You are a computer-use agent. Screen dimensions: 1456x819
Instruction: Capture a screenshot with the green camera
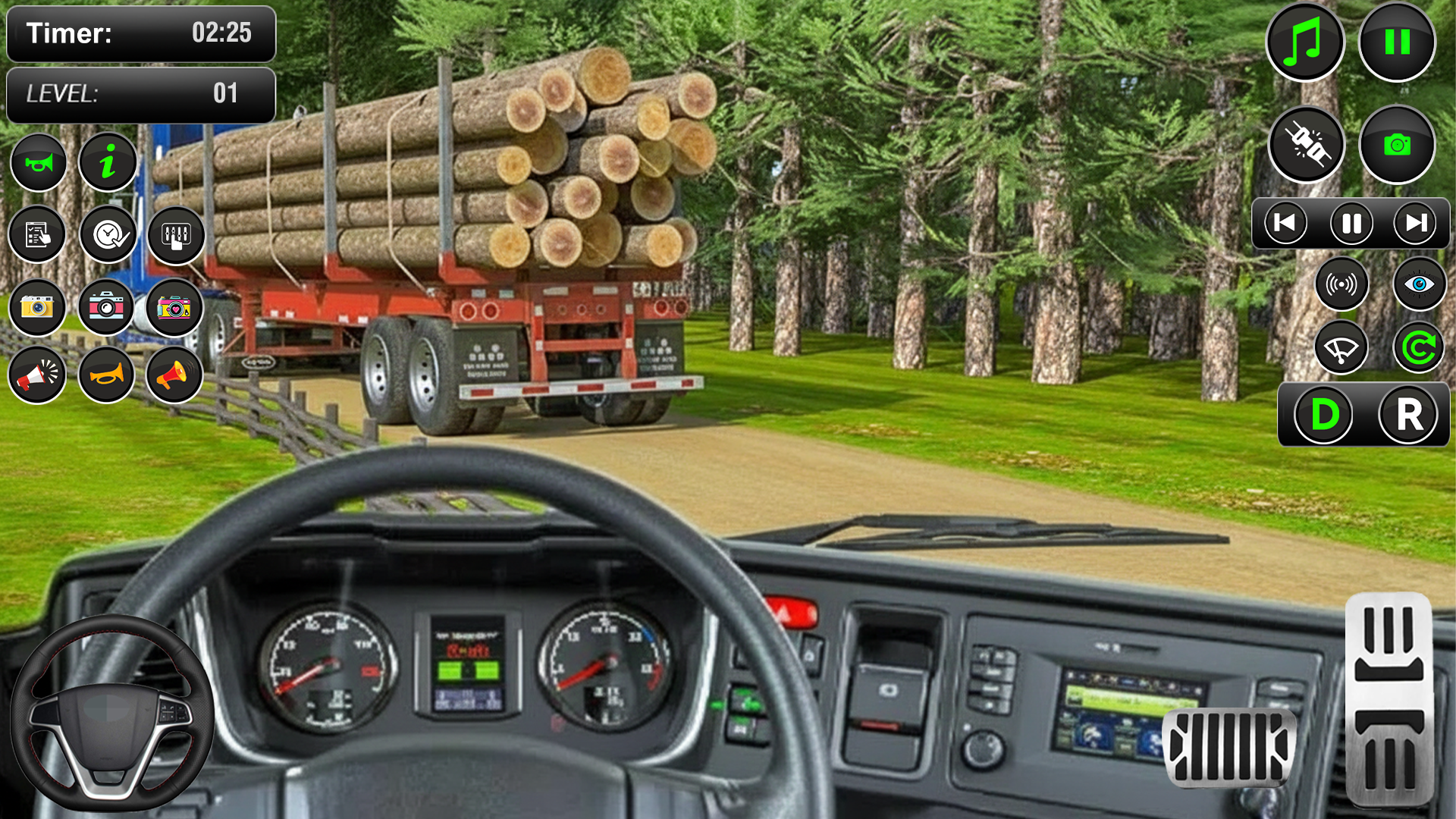pyautogui.click(x=1398, y=145)
